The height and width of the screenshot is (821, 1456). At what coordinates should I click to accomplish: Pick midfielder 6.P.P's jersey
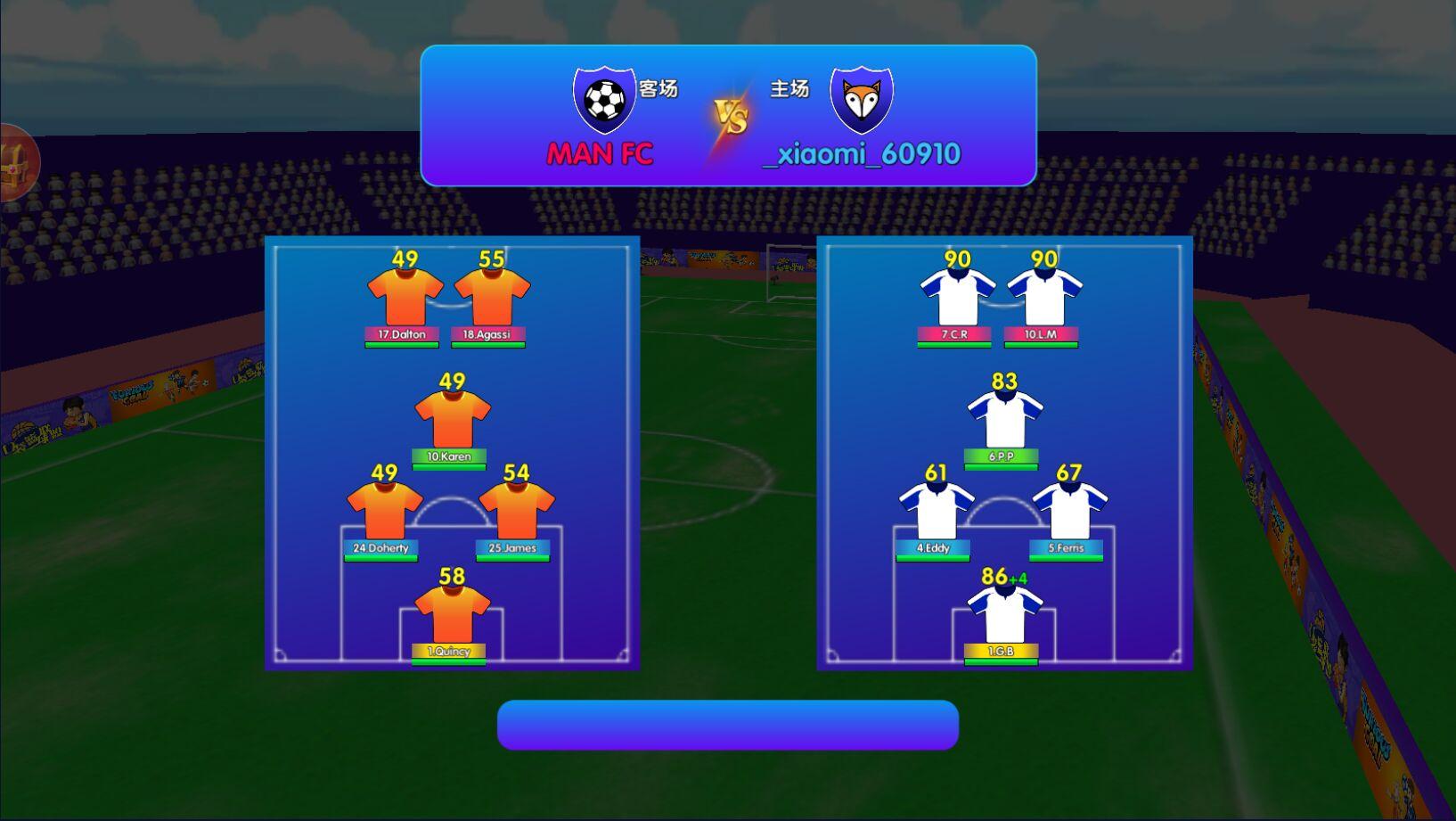pyautogui.click(x=1004, y=419)
